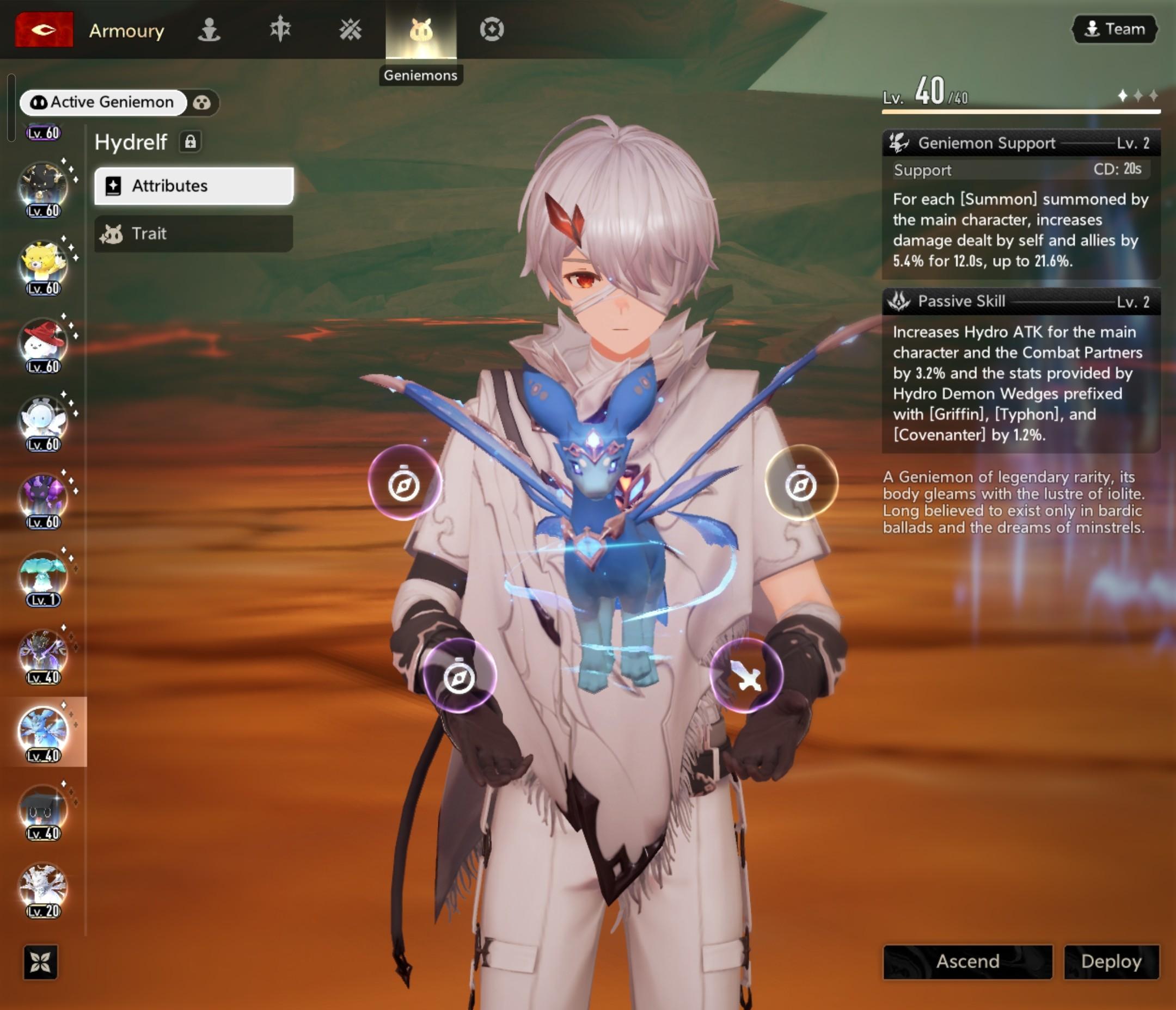Click the red back button beside Armoury
The height and width of the screenshot is (1010, 1176).
tap(44, 29)
